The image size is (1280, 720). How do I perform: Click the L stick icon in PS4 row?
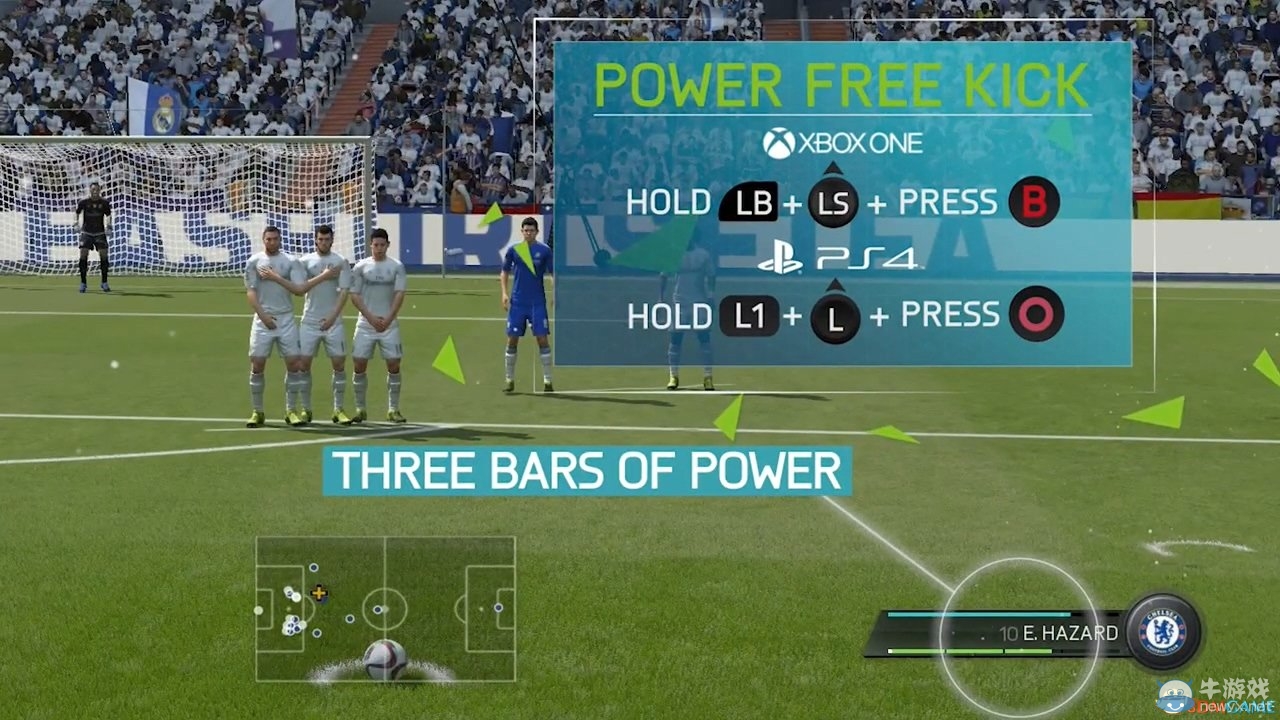833,317
